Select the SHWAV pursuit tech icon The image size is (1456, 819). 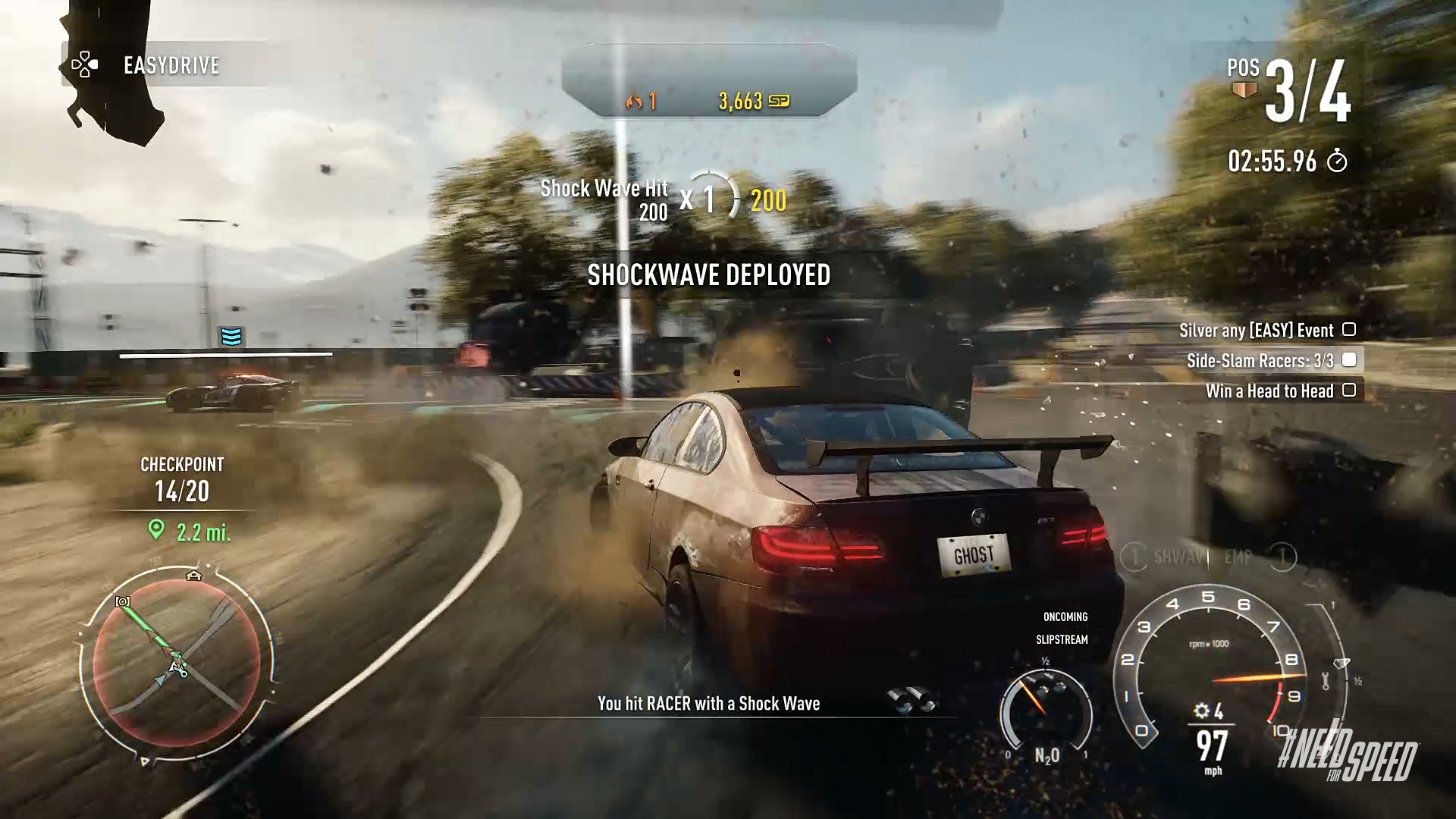[1134, 554]
